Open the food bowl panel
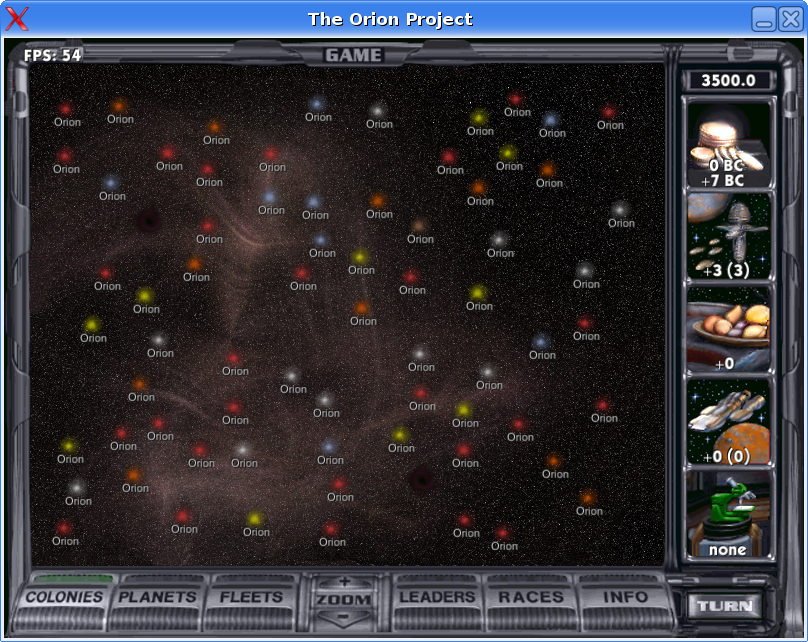 click(x=728, y=330)
